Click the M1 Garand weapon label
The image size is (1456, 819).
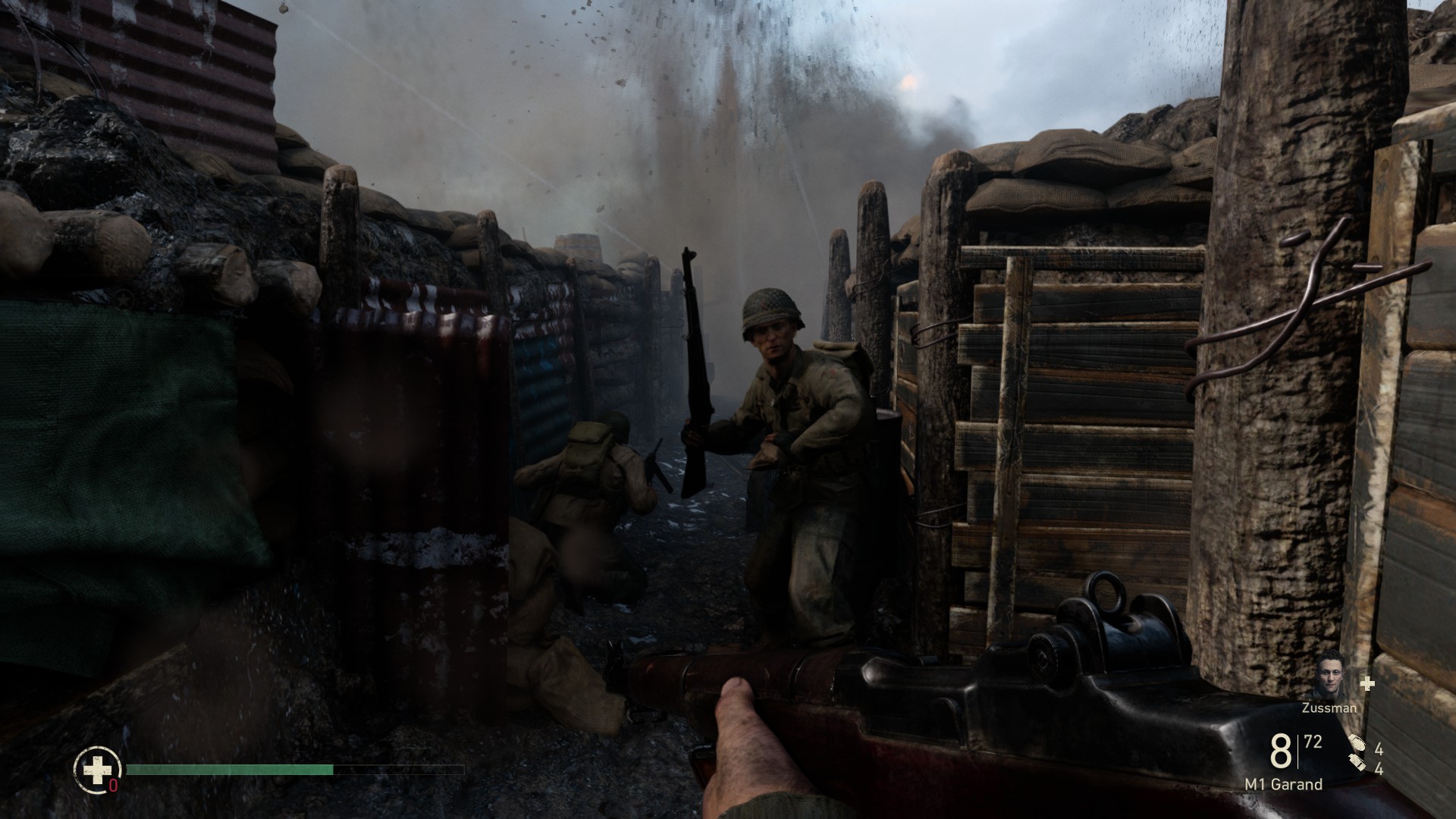tap(1283, 785)
